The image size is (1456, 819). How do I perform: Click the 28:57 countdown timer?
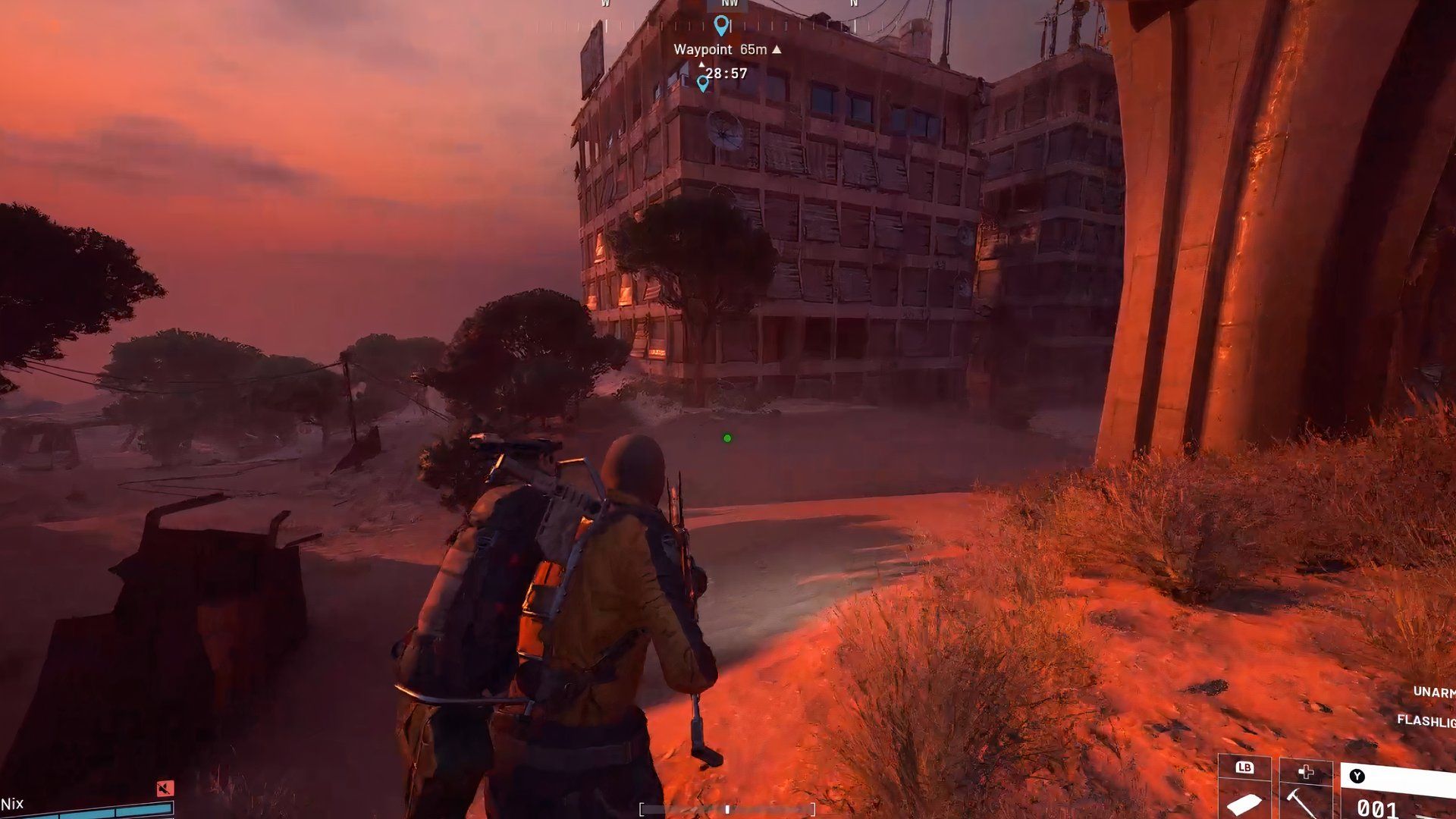[x=724, y=74]
